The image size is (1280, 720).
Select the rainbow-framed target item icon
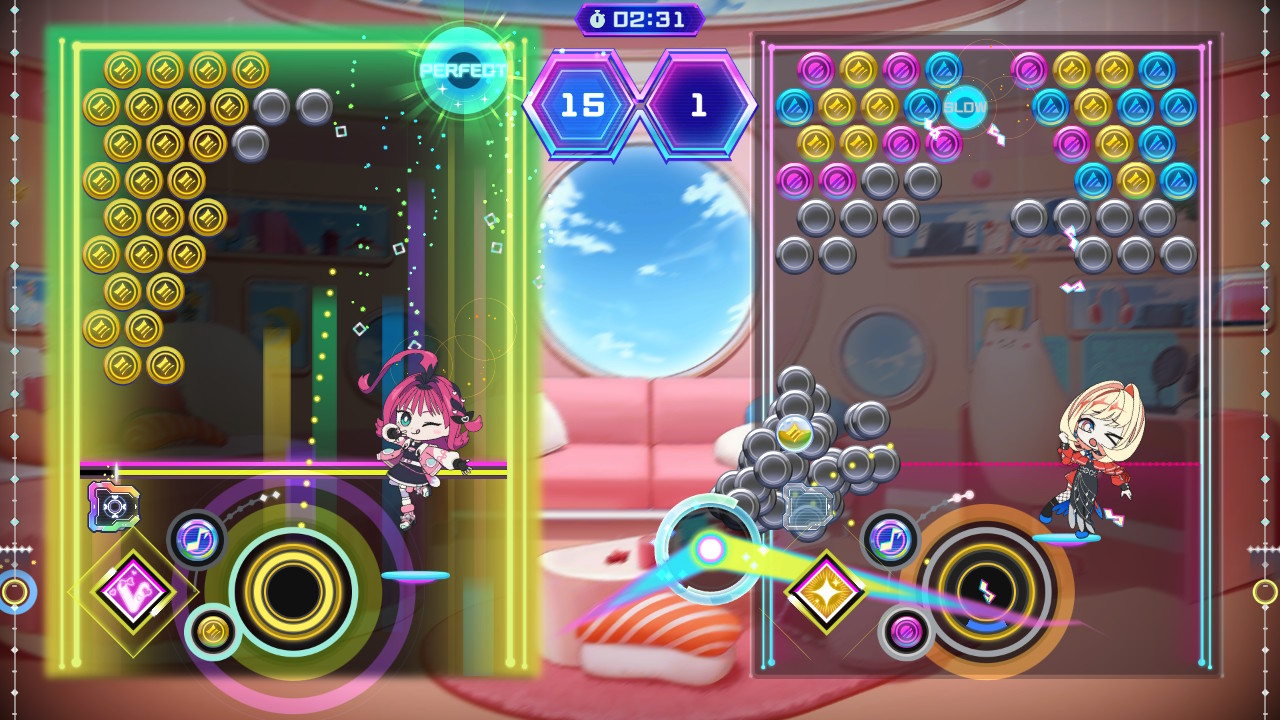tap(113, 506)
